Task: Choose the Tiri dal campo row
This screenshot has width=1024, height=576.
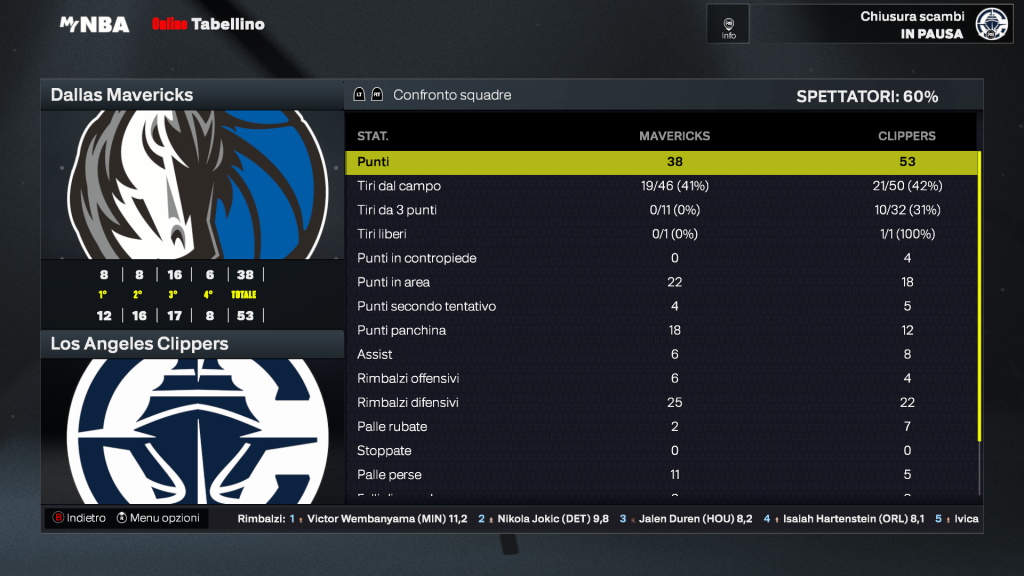Action: click(660, 186)
